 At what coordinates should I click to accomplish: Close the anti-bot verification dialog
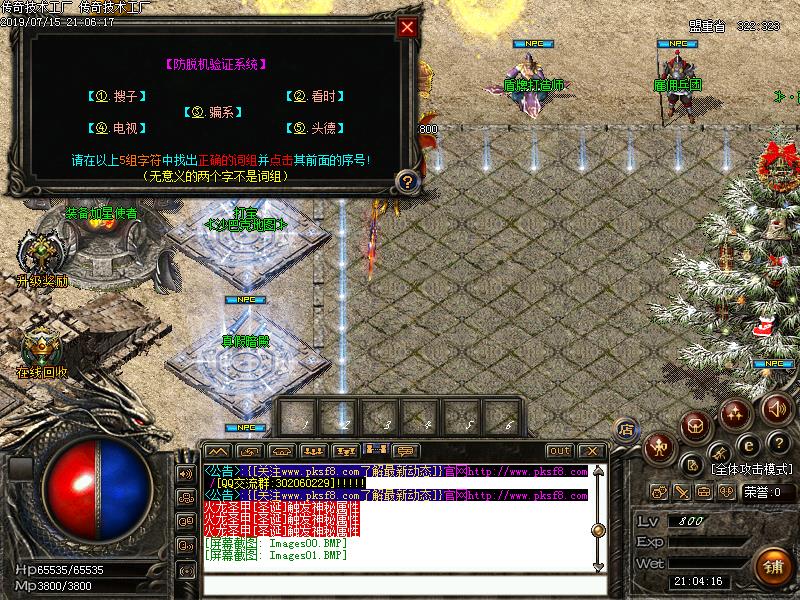click(x=406, y=27)
